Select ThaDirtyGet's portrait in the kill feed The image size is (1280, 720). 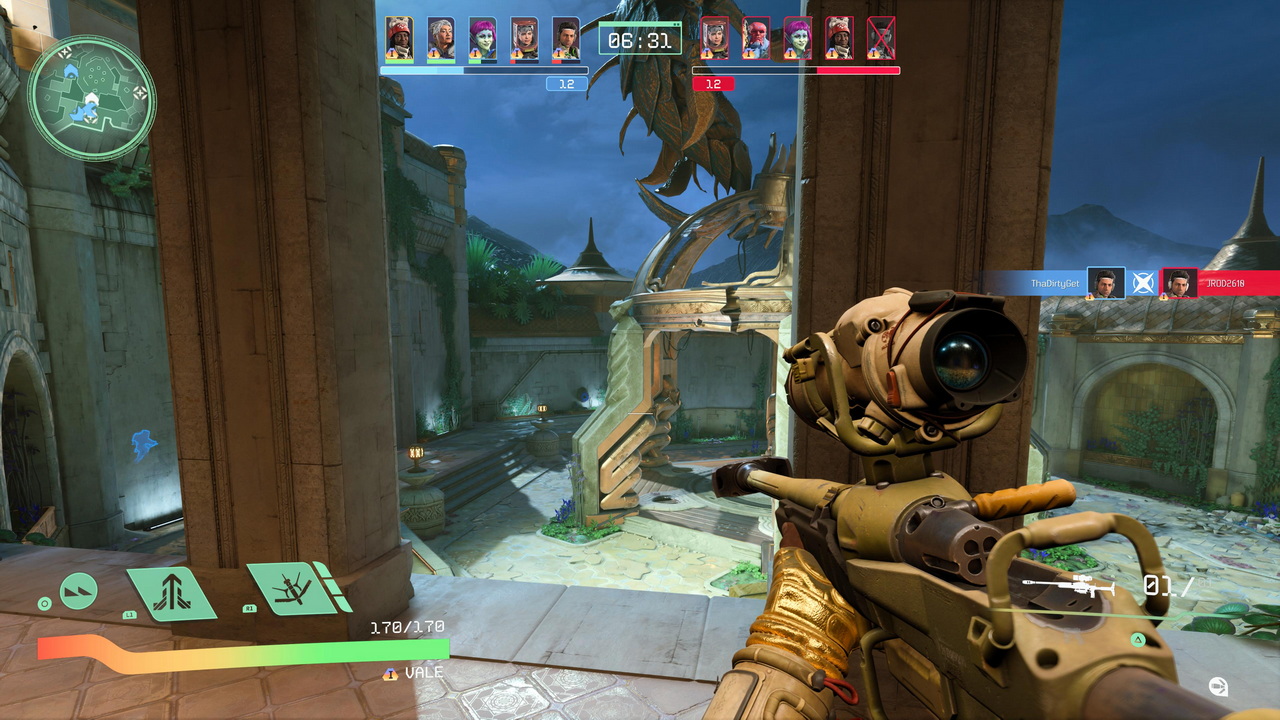[x=1105, y=283]
